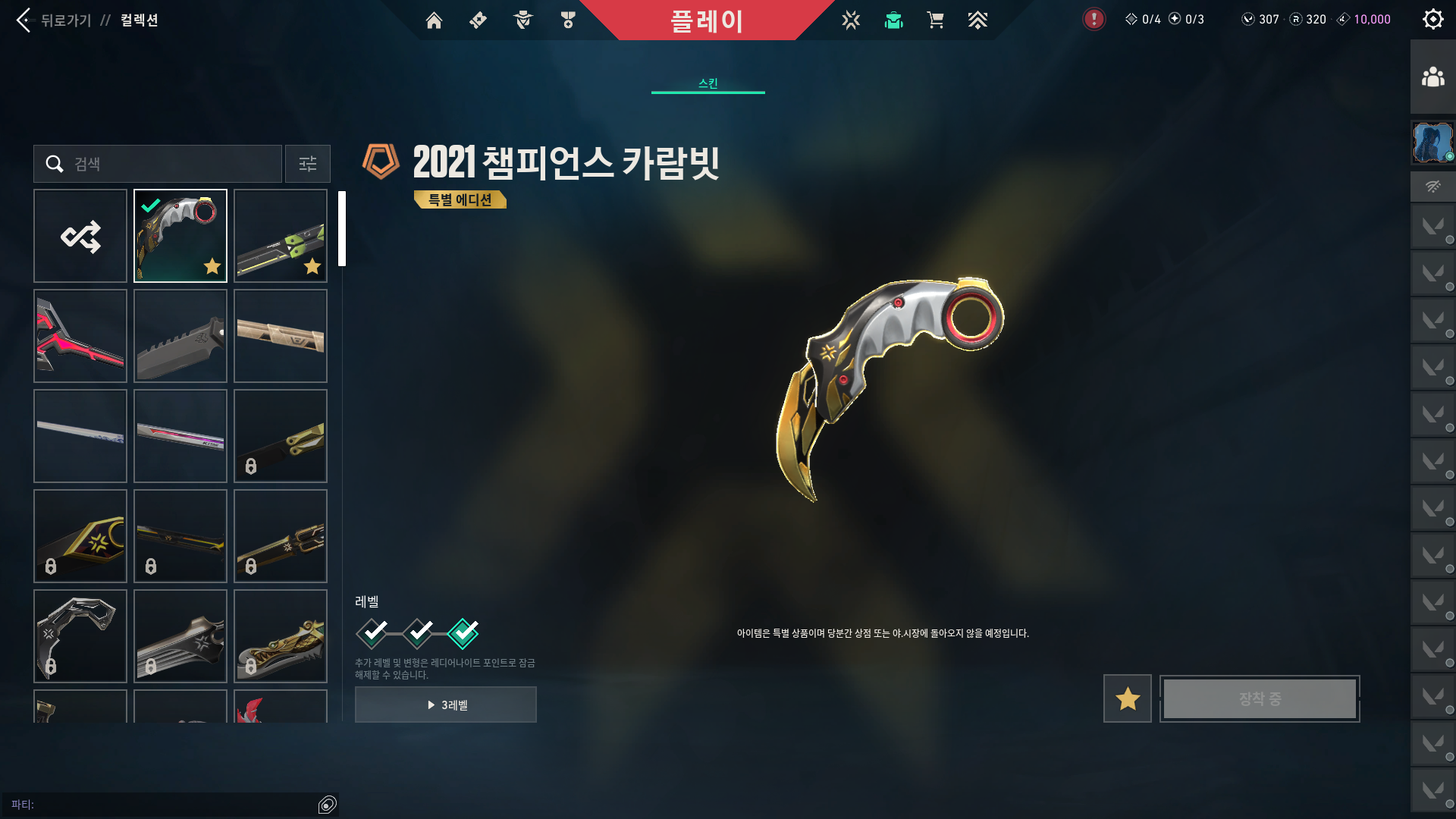Toggle the star on the green melee skin
The image size is (1456, 819).
pyautogui.click(x=312, y=266)
